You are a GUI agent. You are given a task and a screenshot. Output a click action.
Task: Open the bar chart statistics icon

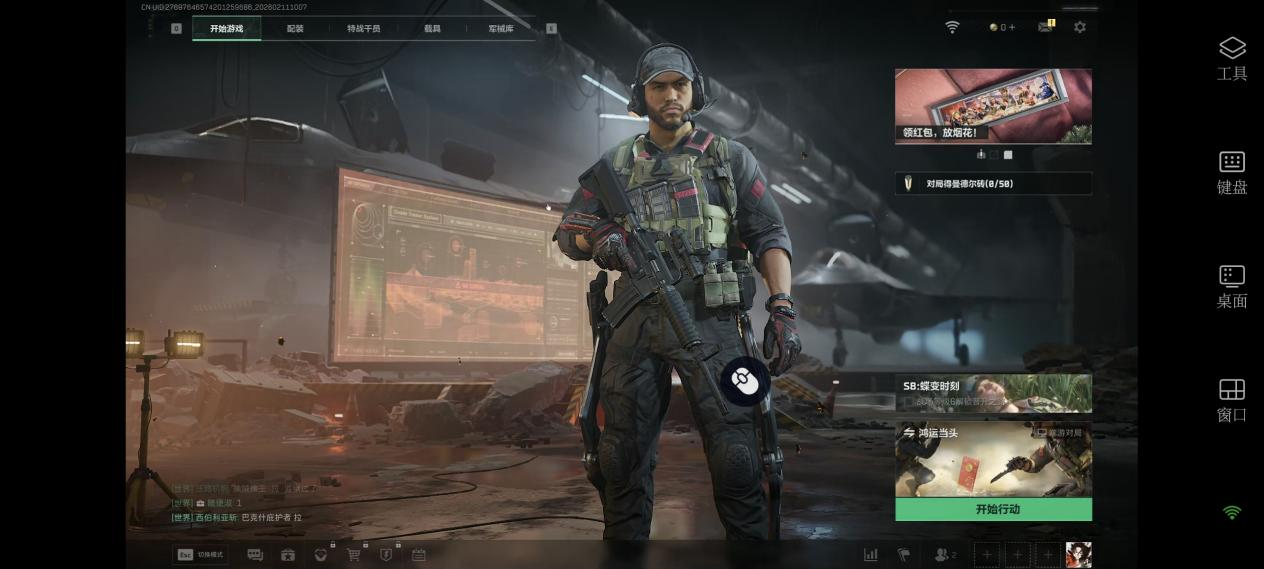(871, 554)
